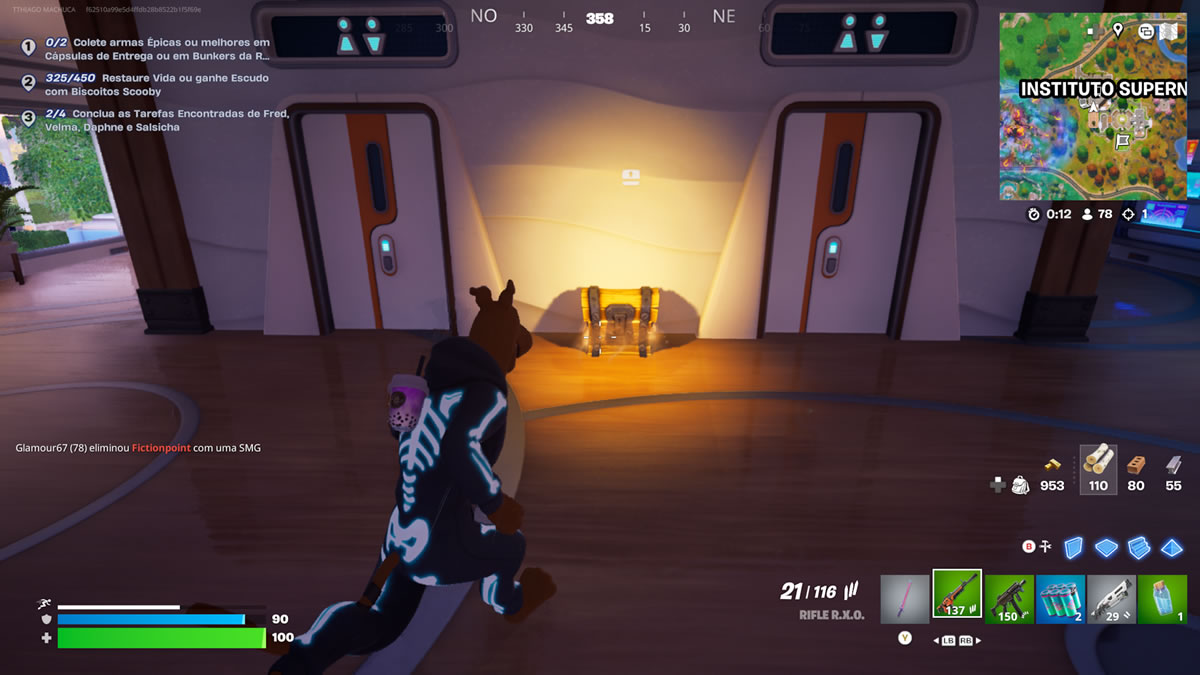The height and width of the screenshot is (675, 1200).
Task: Select the wall building piece
Action: 1073,547
